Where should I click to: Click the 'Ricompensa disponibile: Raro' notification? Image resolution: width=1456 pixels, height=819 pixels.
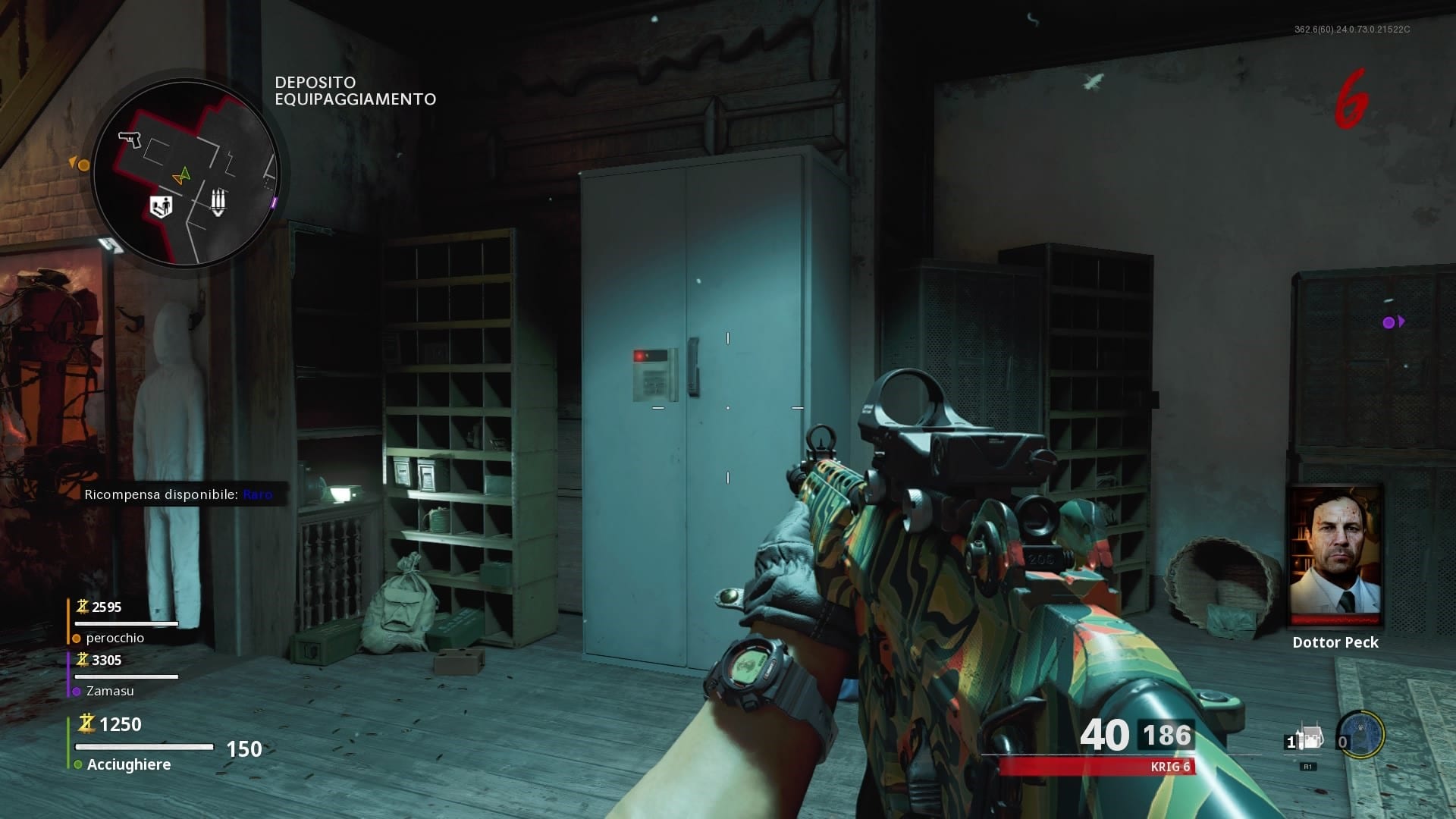(178, 494)
